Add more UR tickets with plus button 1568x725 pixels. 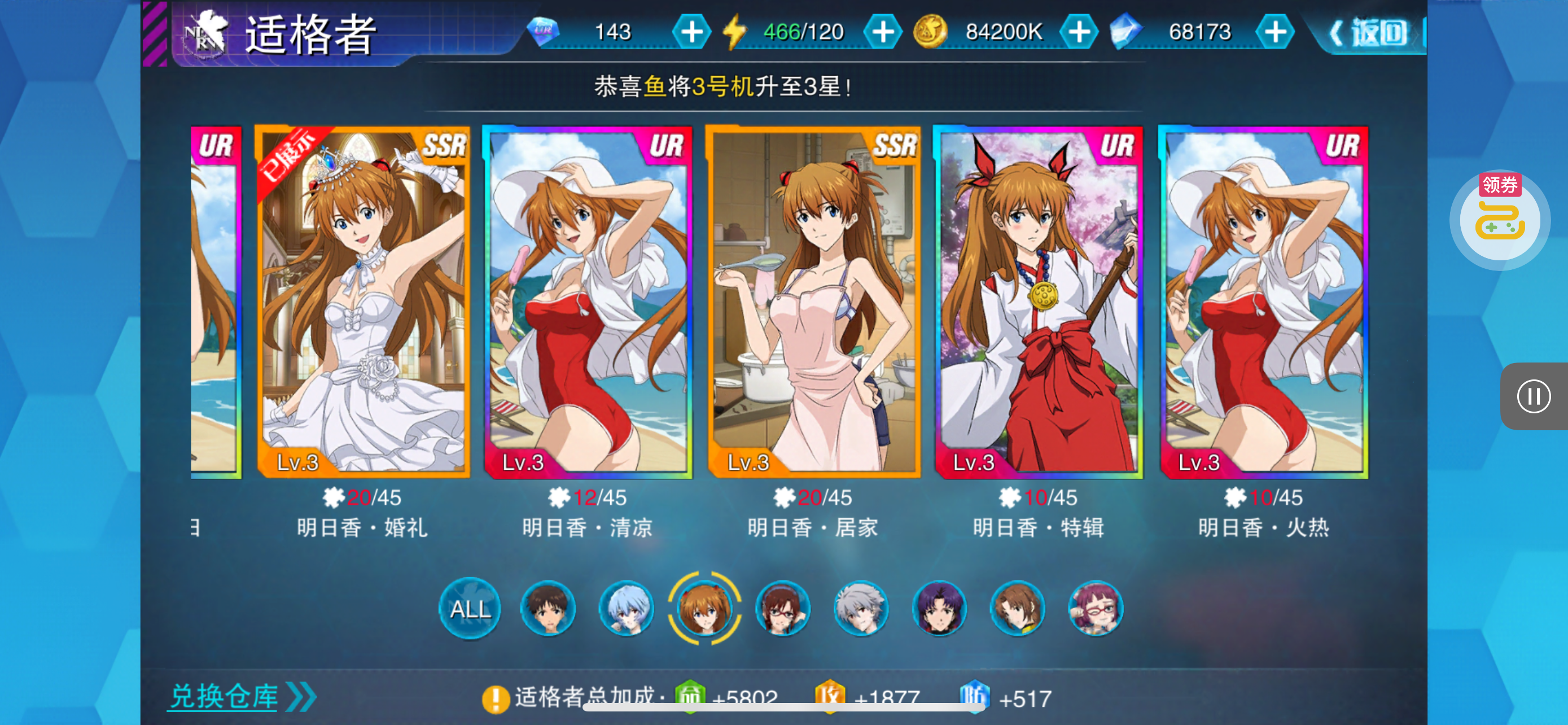[x=691, y=32]
